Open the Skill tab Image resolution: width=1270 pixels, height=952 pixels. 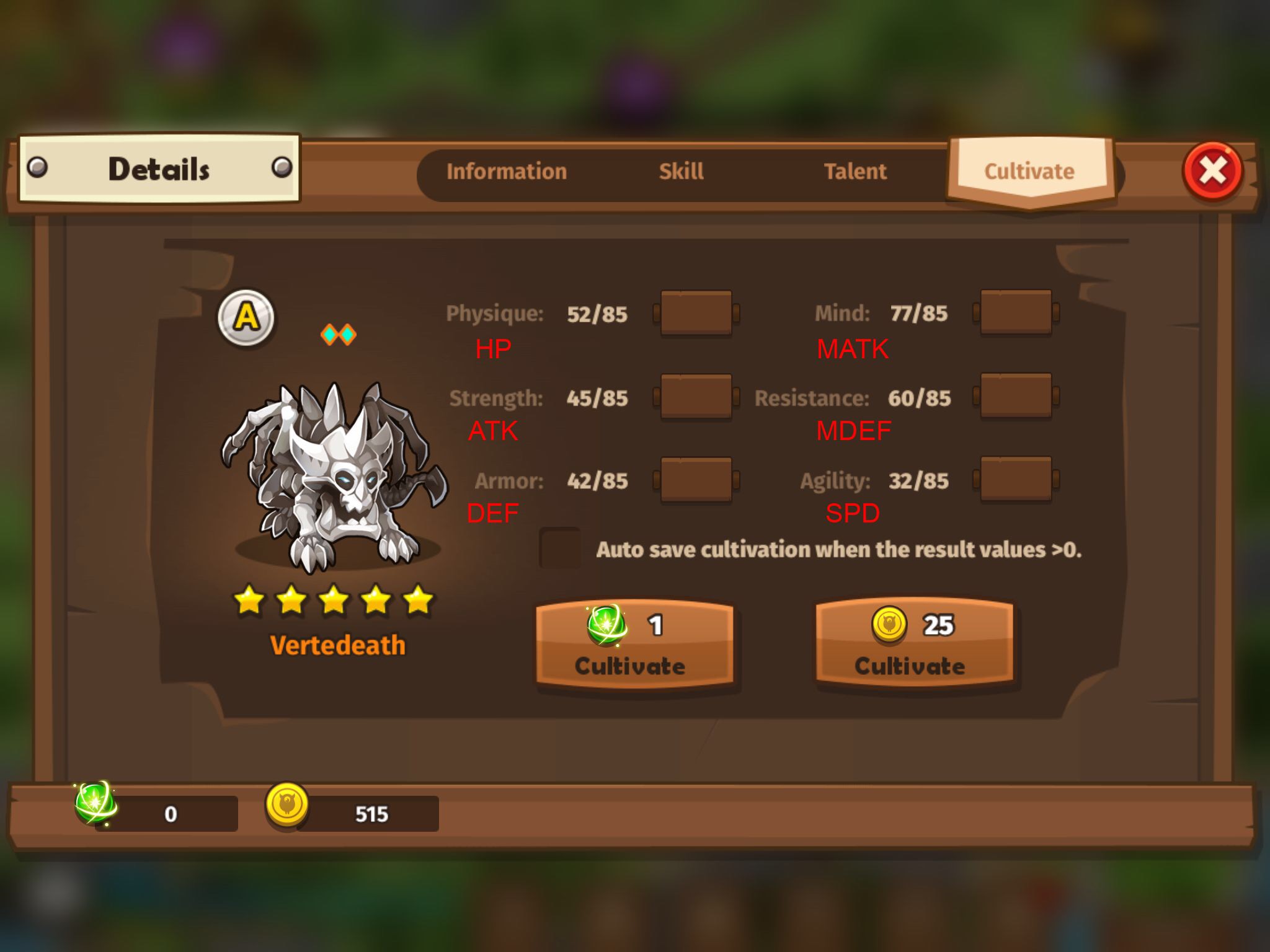[681, 172]
